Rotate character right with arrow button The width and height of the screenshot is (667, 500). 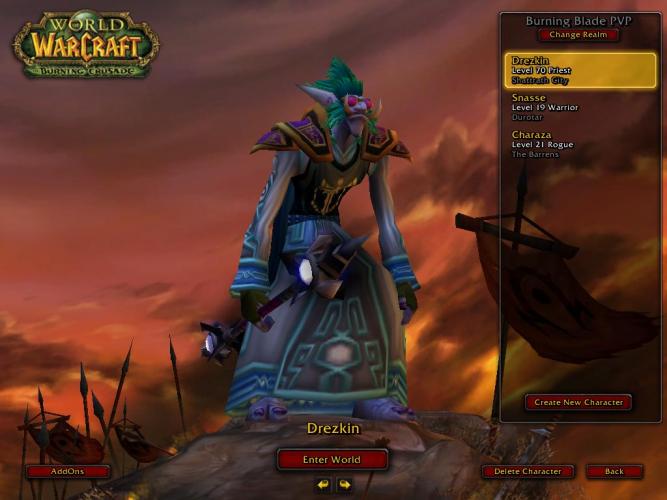(344, 485)
